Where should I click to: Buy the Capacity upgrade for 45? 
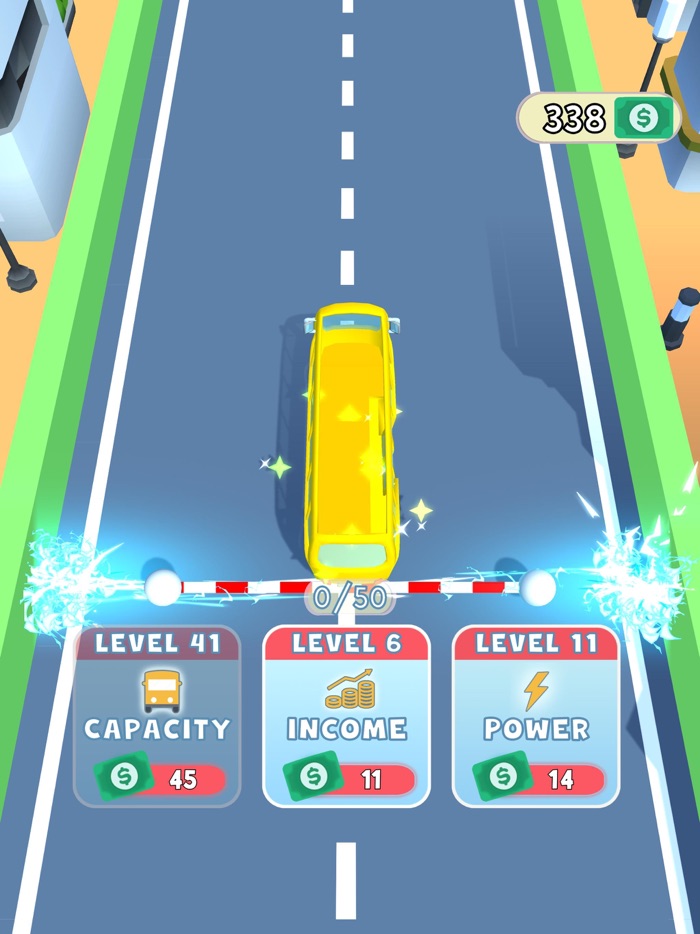click(x=157, y=717)
